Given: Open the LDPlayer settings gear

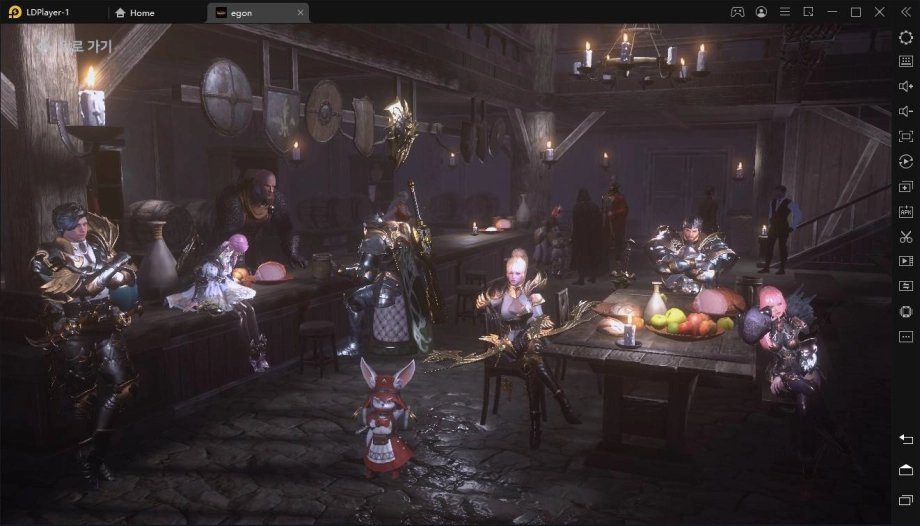Looking at the screenshot, I should [x=905, y=37].
